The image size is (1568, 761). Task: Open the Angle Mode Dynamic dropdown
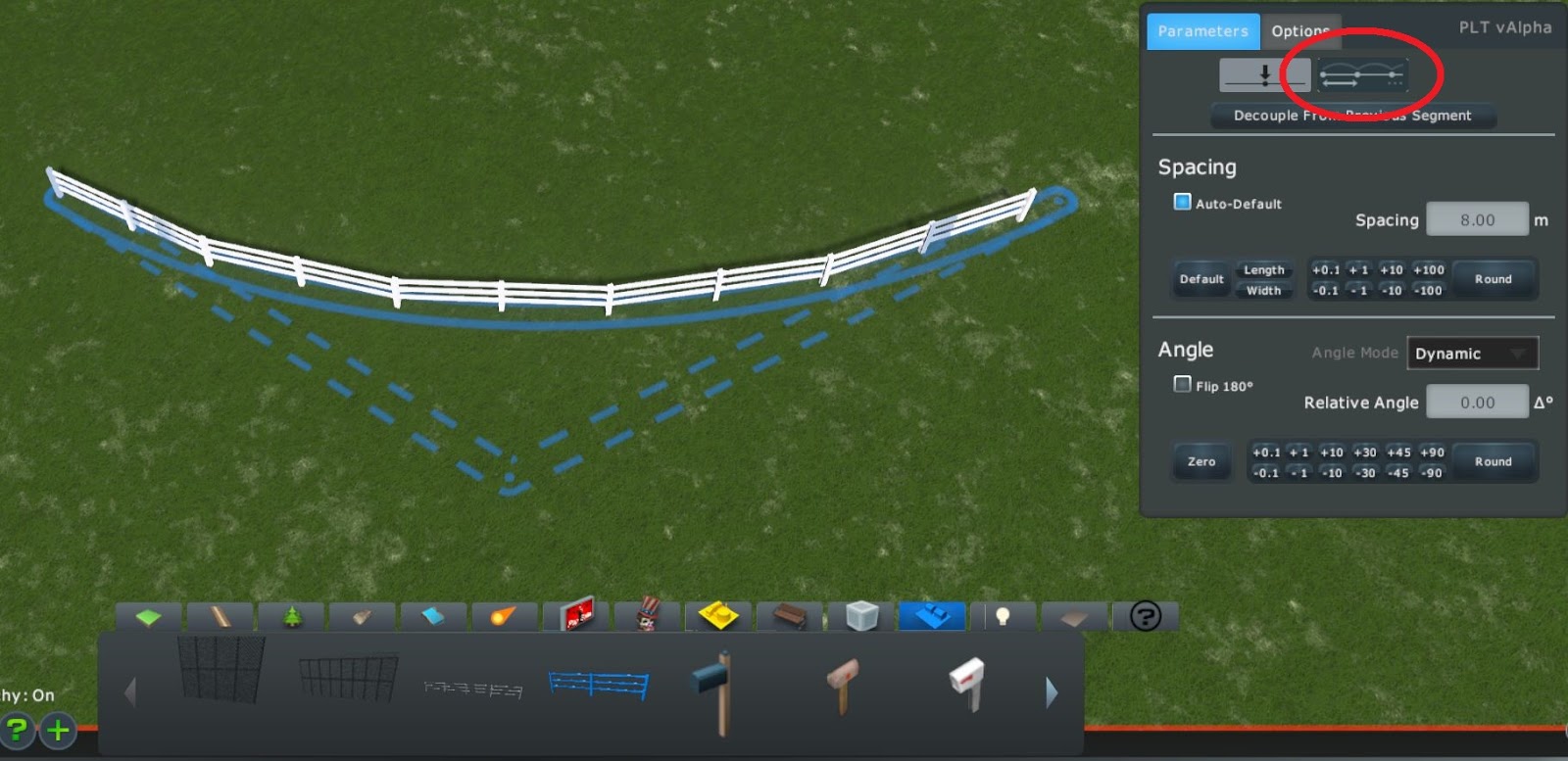click(x=1473, y=353)
